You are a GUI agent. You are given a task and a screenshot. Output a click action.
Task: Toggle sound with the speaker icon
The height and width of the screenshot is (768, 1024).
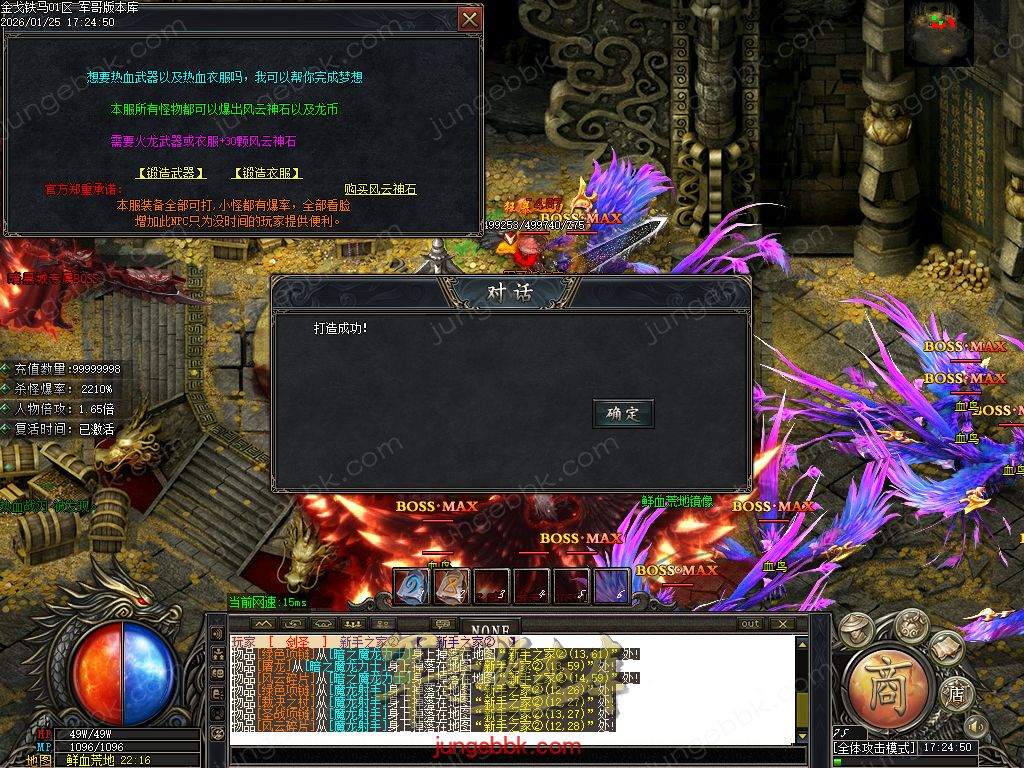pos(976,726)
